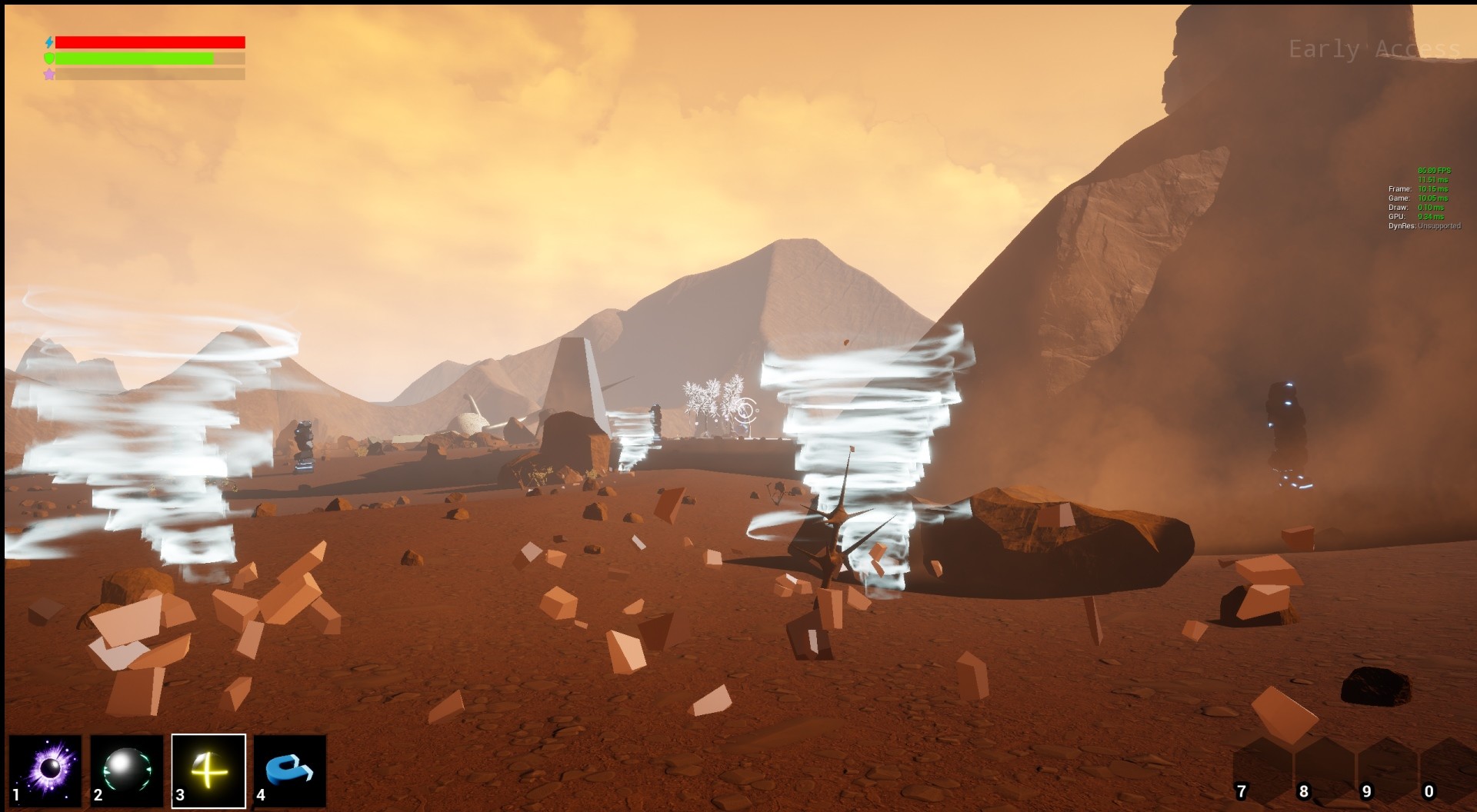Activate the gray sphere ability in slot 2
Image resolution: width=1477 pixels, height=812 pixels.
point(127,770)
